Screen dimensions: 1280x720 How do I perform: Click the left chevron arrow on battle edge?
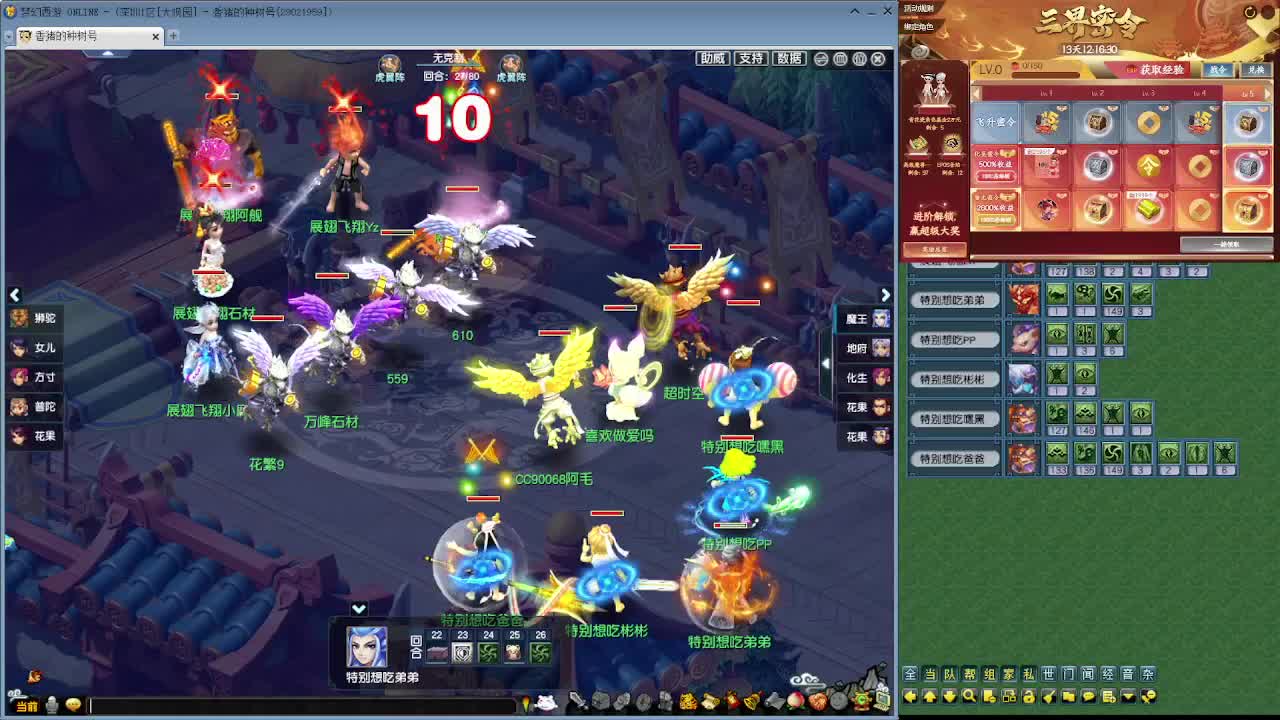pyautogui.click(x=15, y=295)
